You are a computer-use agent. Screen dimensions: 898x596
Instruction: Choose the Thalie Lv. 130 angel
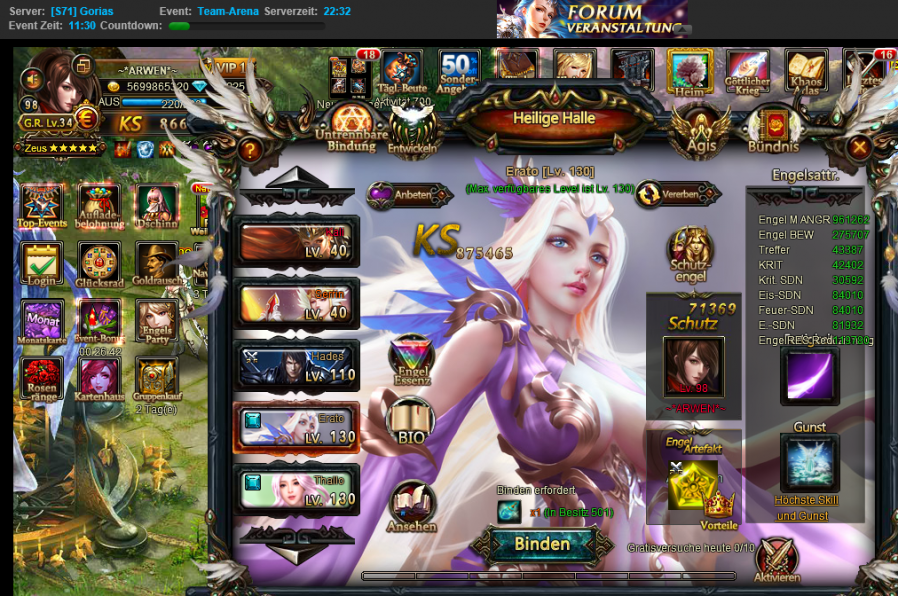pyautogui.click(x=297, y=490)
